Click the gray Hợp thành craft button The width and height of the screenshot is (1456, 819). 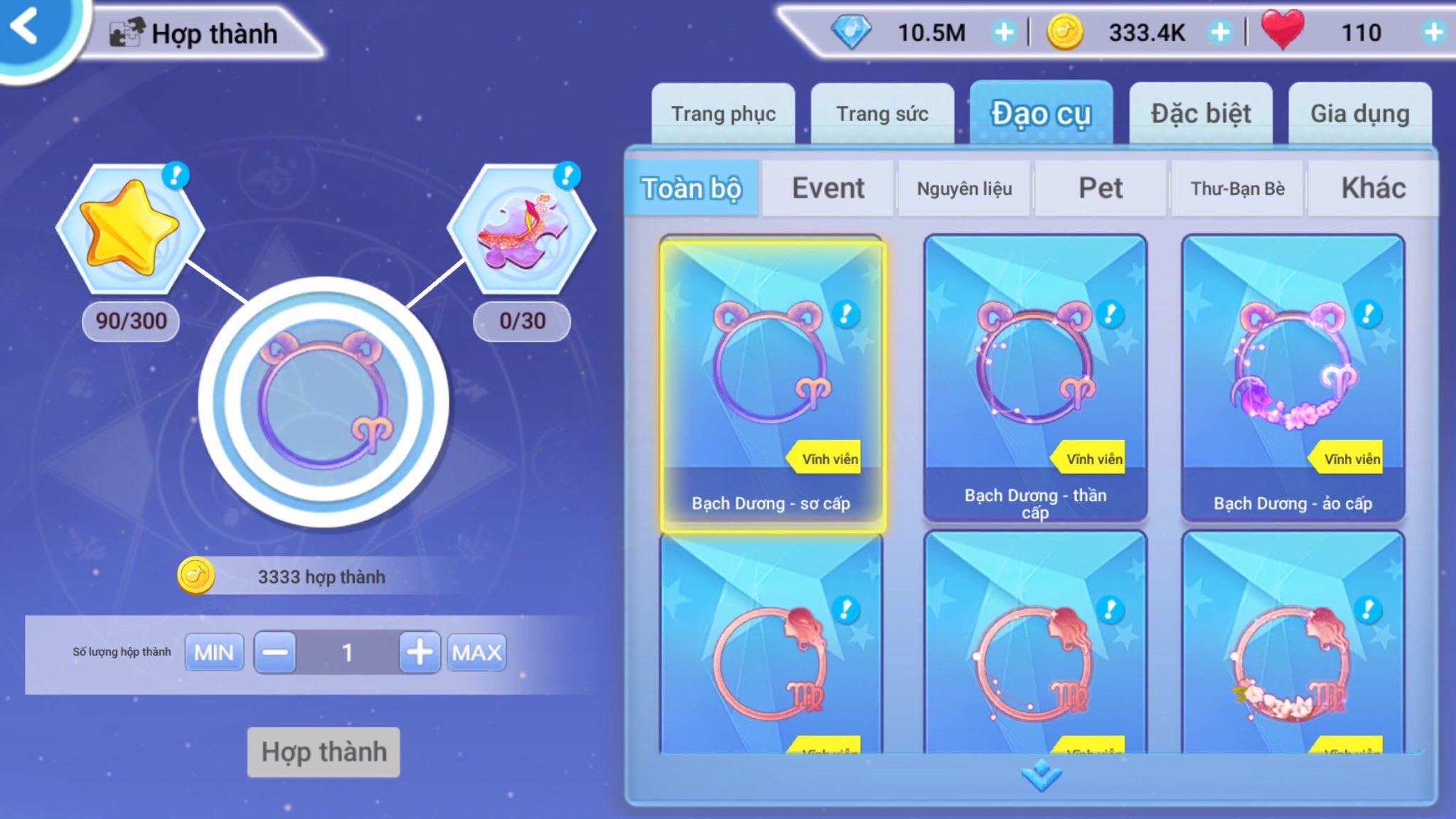[323, 751]
